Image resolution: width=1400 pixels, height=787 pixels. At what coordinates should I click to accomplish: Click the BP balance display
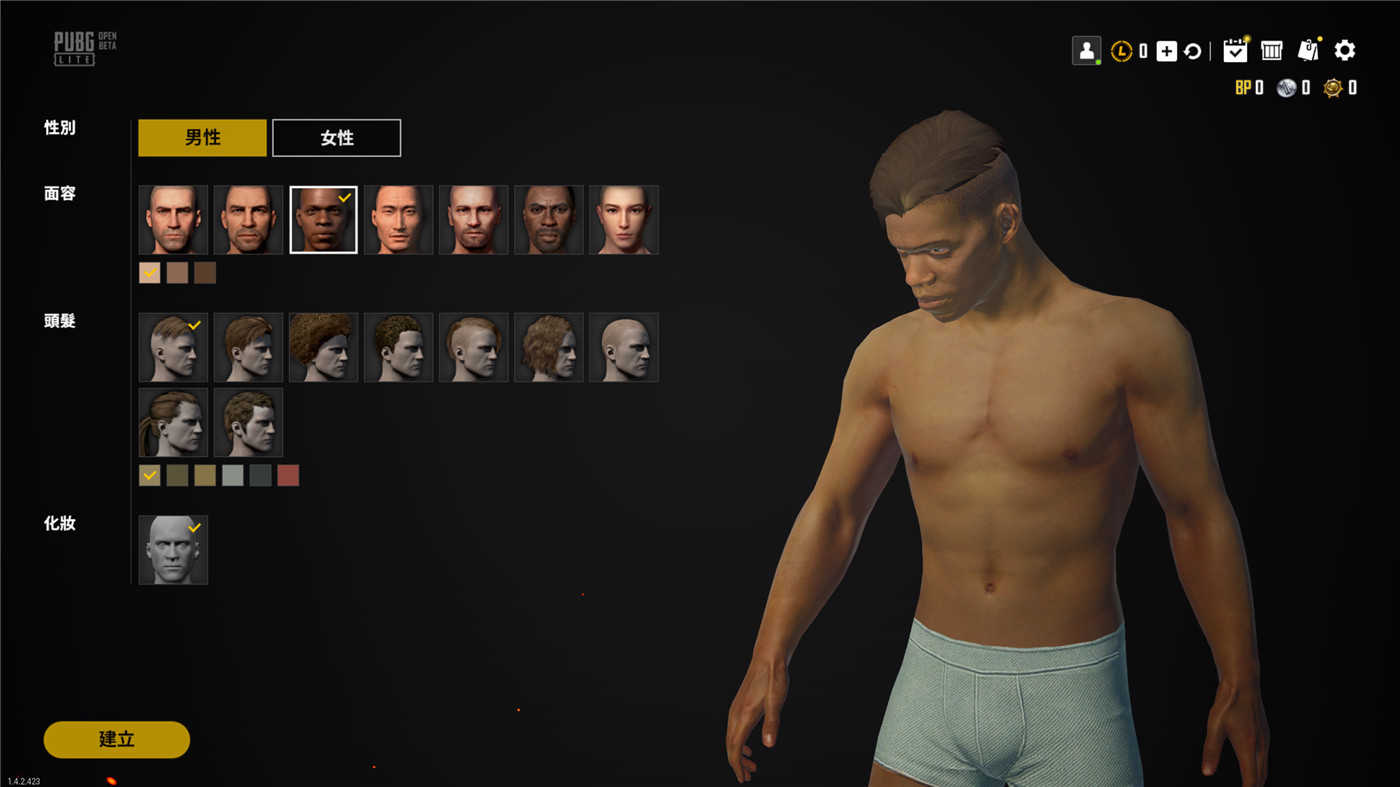[x=1250, y=87]
